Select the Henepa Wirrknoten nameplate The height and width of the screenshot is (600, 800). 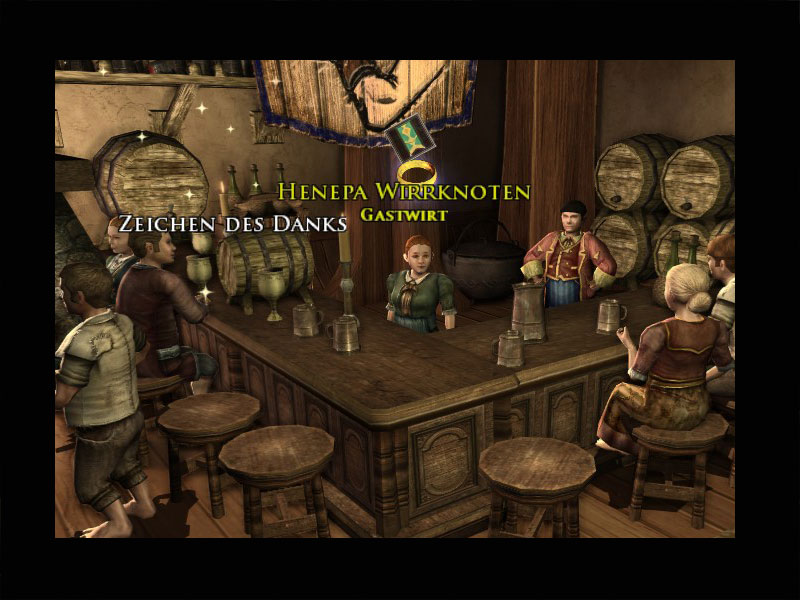pyautogui.click(x=402, y=191)
